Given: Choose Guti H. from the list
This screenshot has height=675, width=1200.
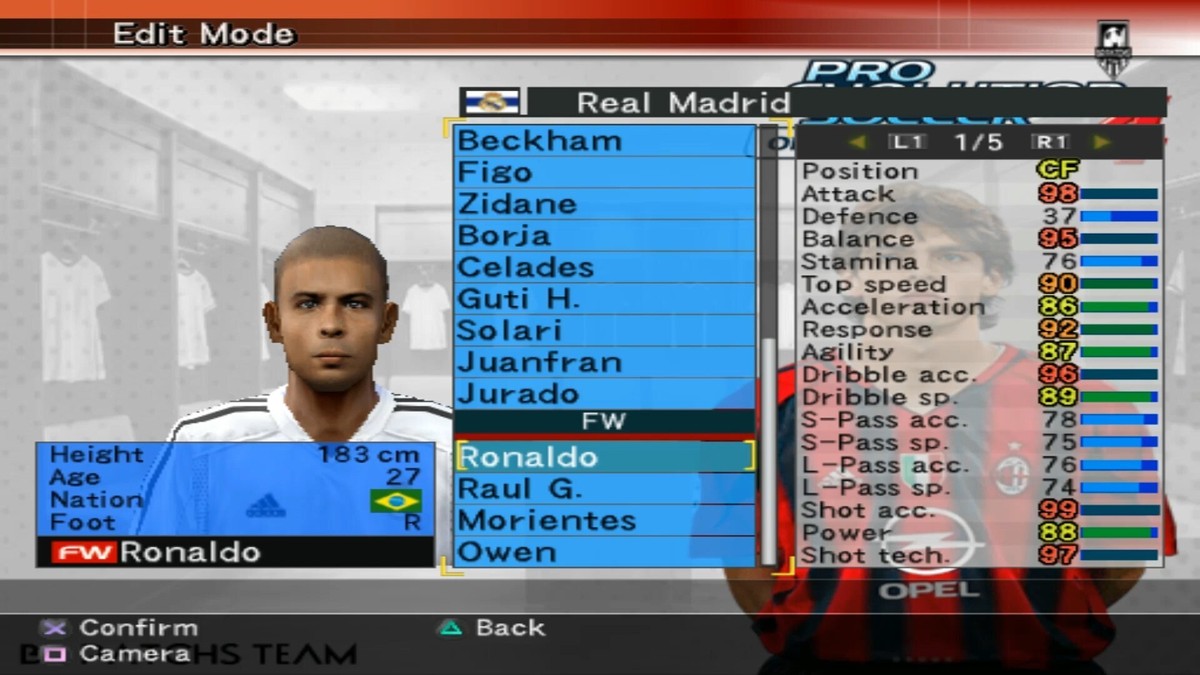Looking at the screenshot, I should point(604,299).
